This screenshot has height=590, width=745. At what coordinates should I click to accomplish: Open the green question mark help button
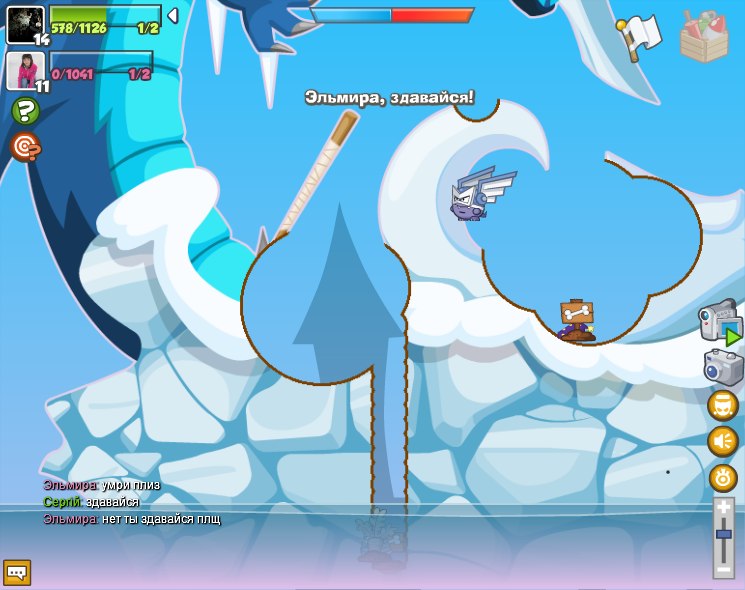click(25, 111)
